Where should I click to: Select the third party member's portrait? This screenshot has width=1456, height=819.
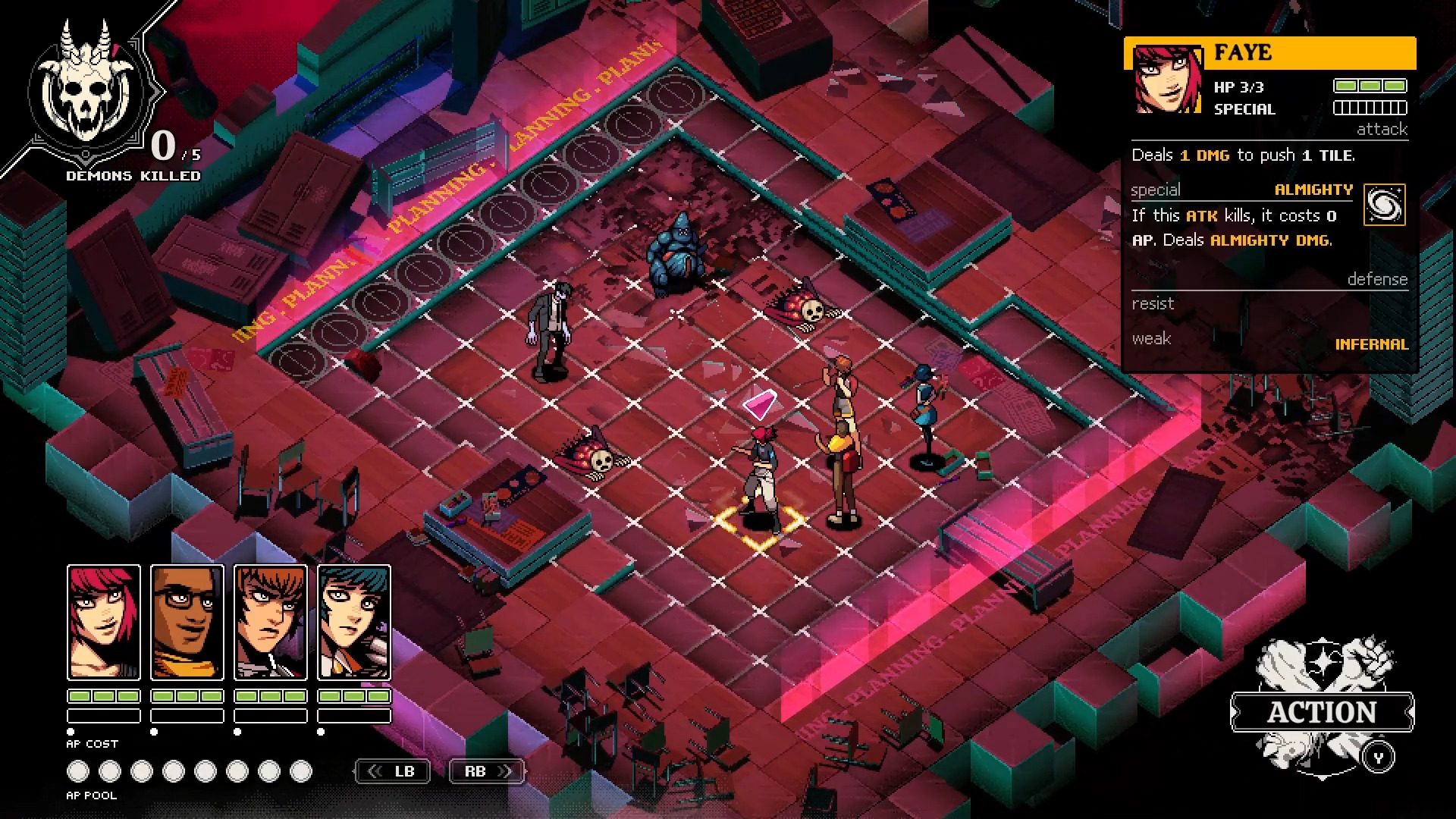[x=271, y=623]
